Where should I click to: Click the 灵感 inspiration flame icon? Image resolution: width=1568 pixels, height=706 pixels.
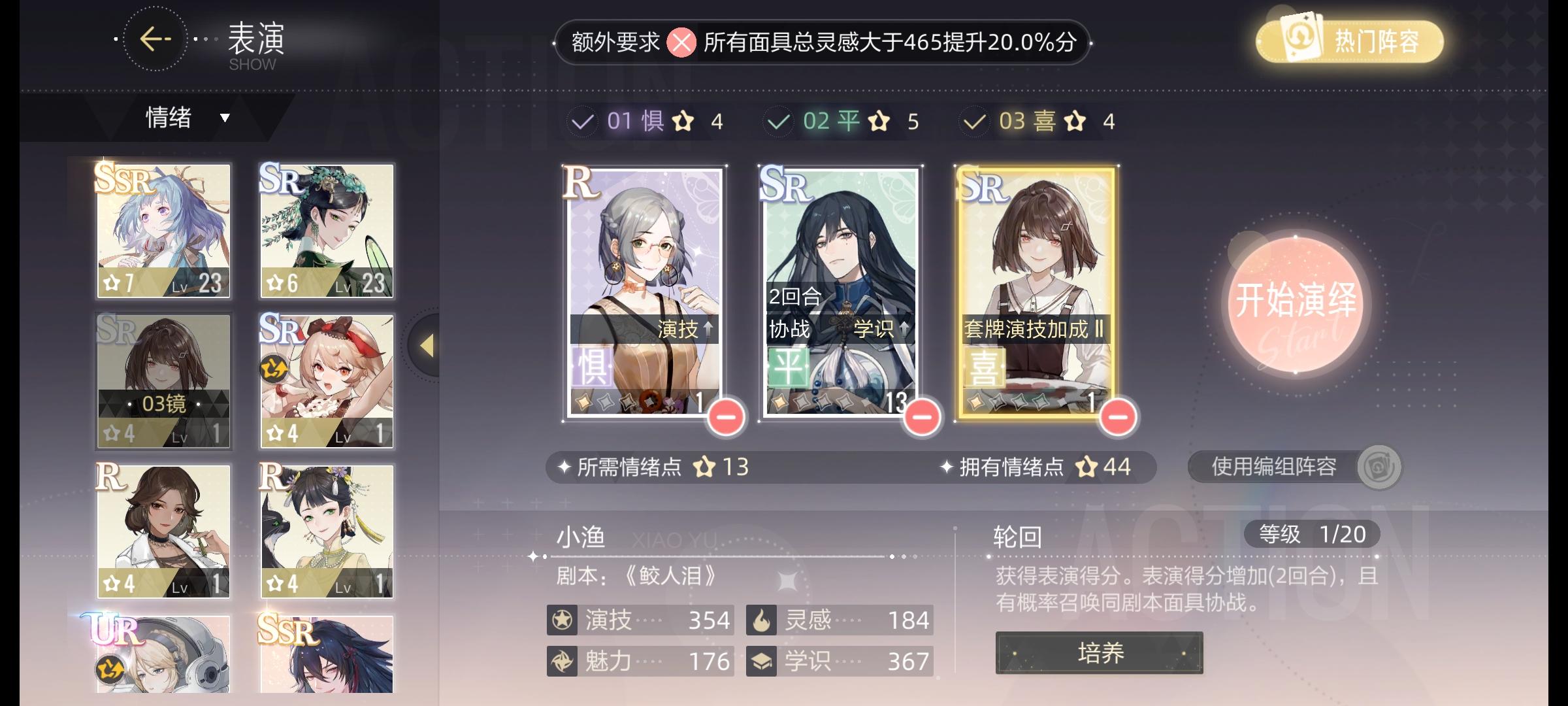[x=763, y=620]
